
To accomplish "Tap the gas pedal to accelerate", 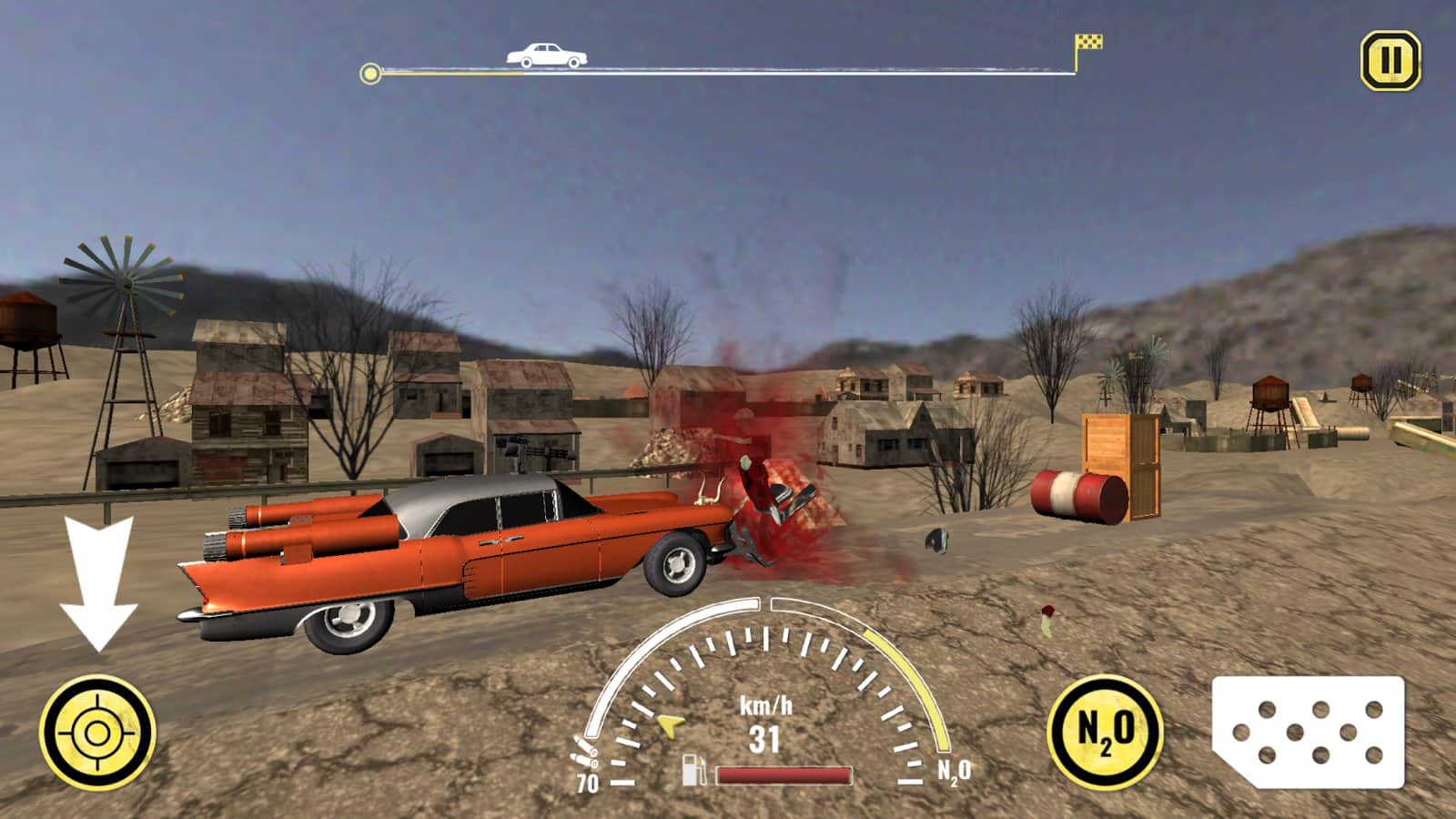I will (x=1309, y=733).
